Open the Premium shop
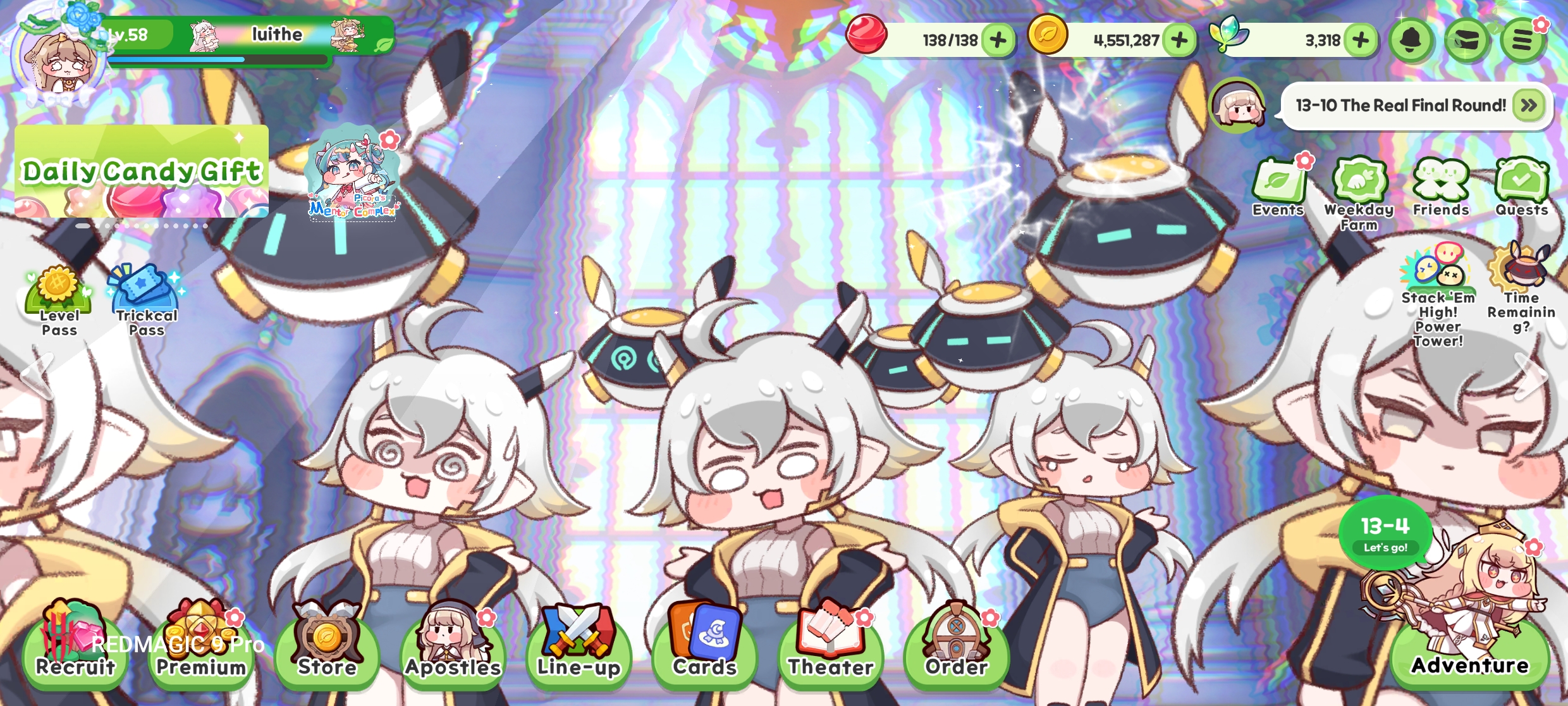 pos(201,645)
